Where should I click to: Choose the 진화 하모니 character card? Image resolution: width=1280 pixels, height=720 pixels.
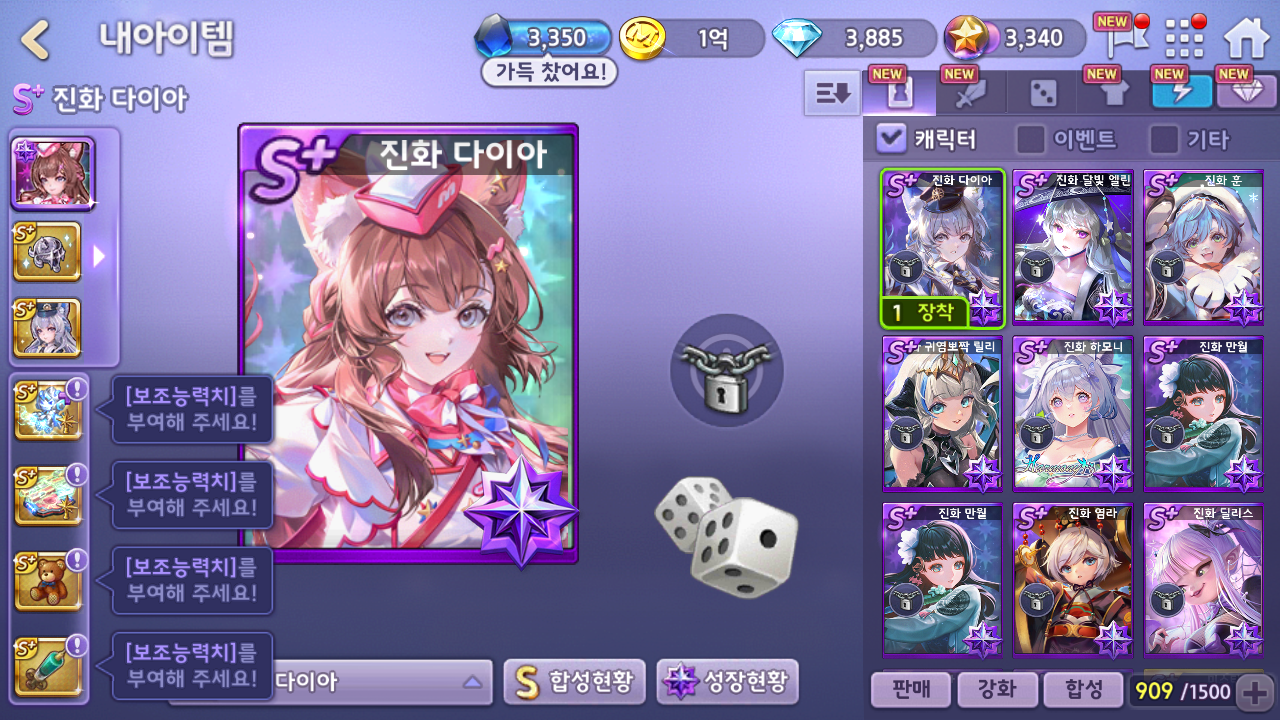coord(1073,414)
